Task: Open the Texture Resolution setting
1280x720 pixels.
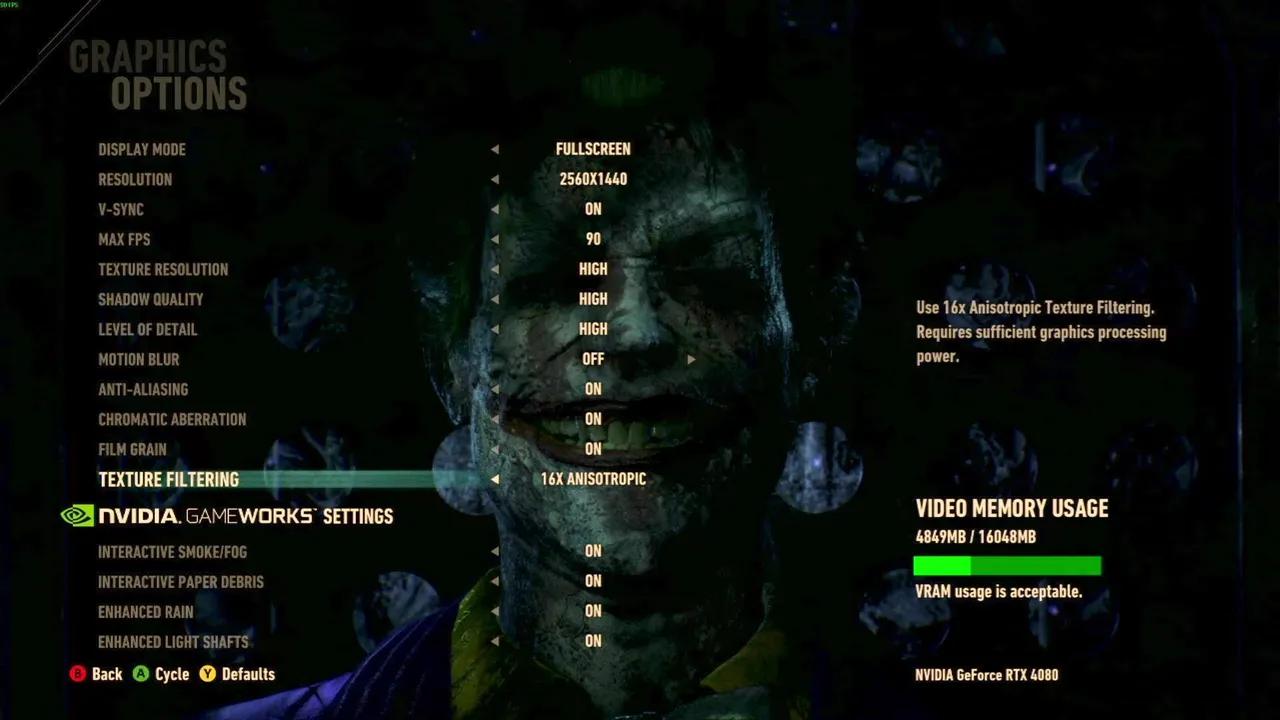Action: tap(163, 269)
